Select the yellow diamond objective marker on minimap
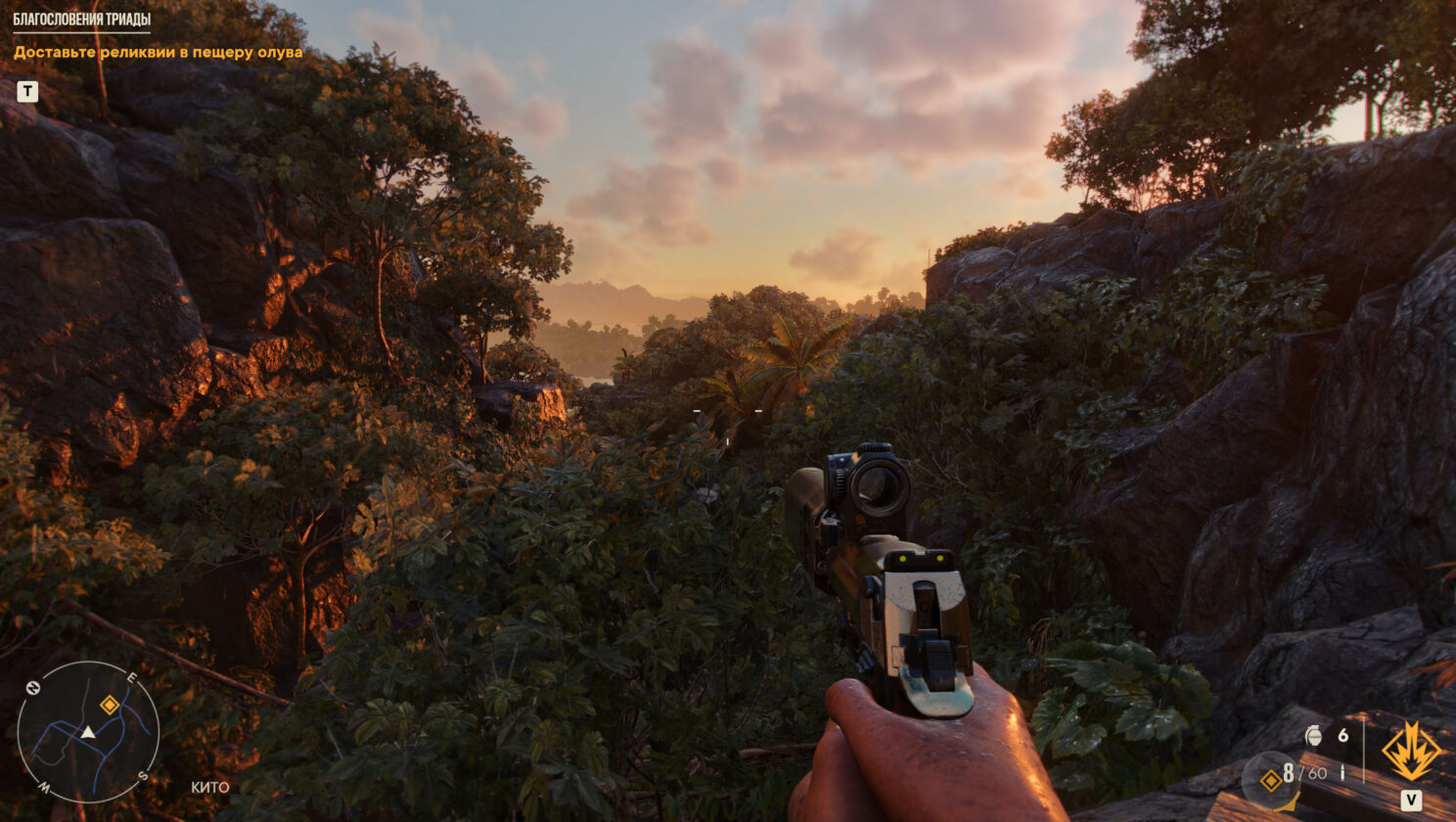Image resolution: width=1456 pixels, height=822 pixels. (110, 705)
